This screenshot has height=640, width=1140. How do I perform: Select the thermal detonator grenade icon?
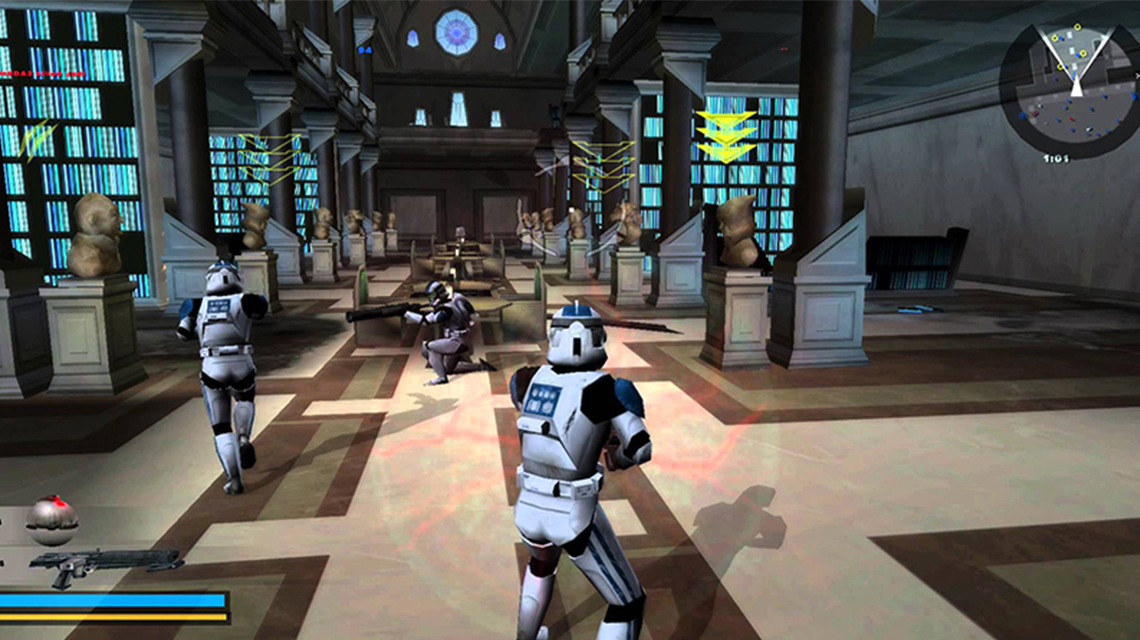point(52,519)
